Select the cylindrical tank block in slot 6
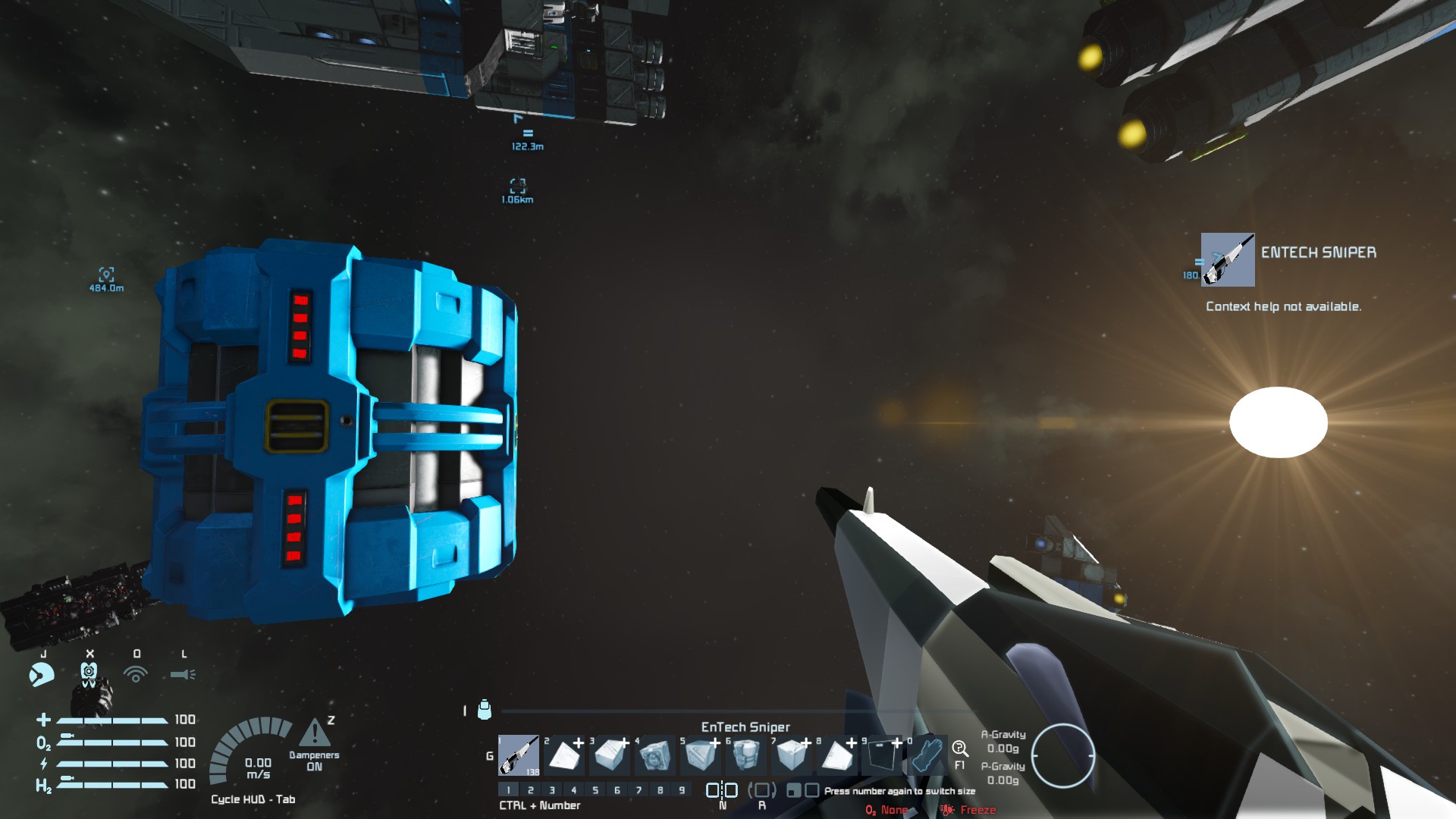 point(746,755)
